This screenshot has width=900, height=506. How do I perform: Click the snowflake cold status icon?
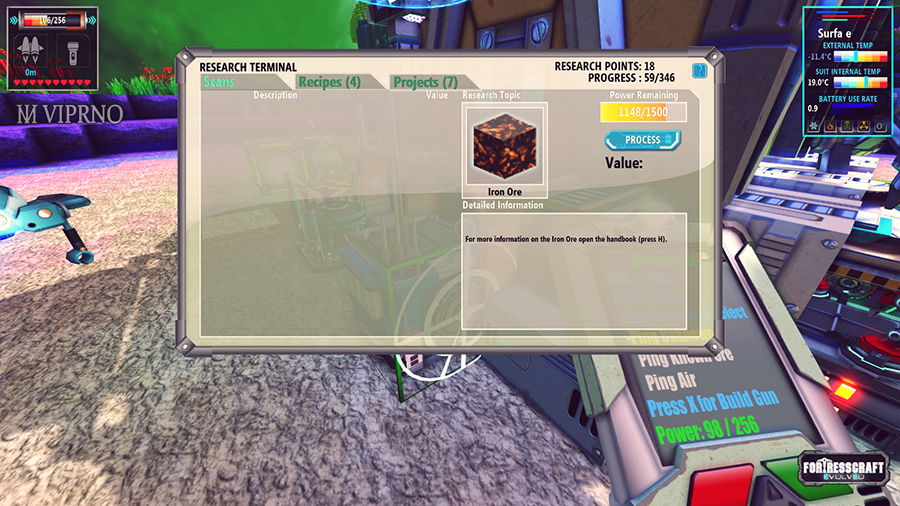point(814,127)
